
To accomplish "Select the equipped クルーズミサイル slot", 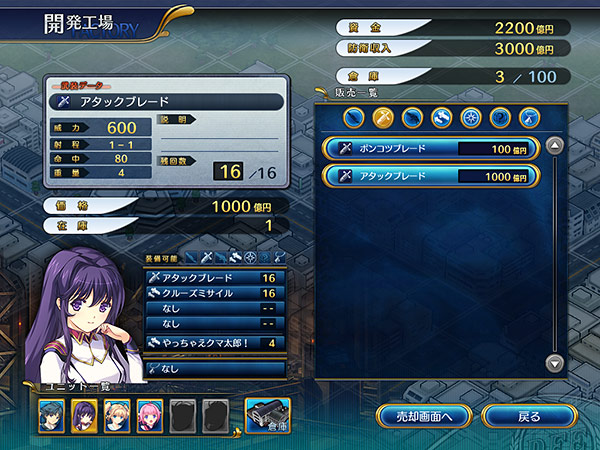I will point(213,293).
